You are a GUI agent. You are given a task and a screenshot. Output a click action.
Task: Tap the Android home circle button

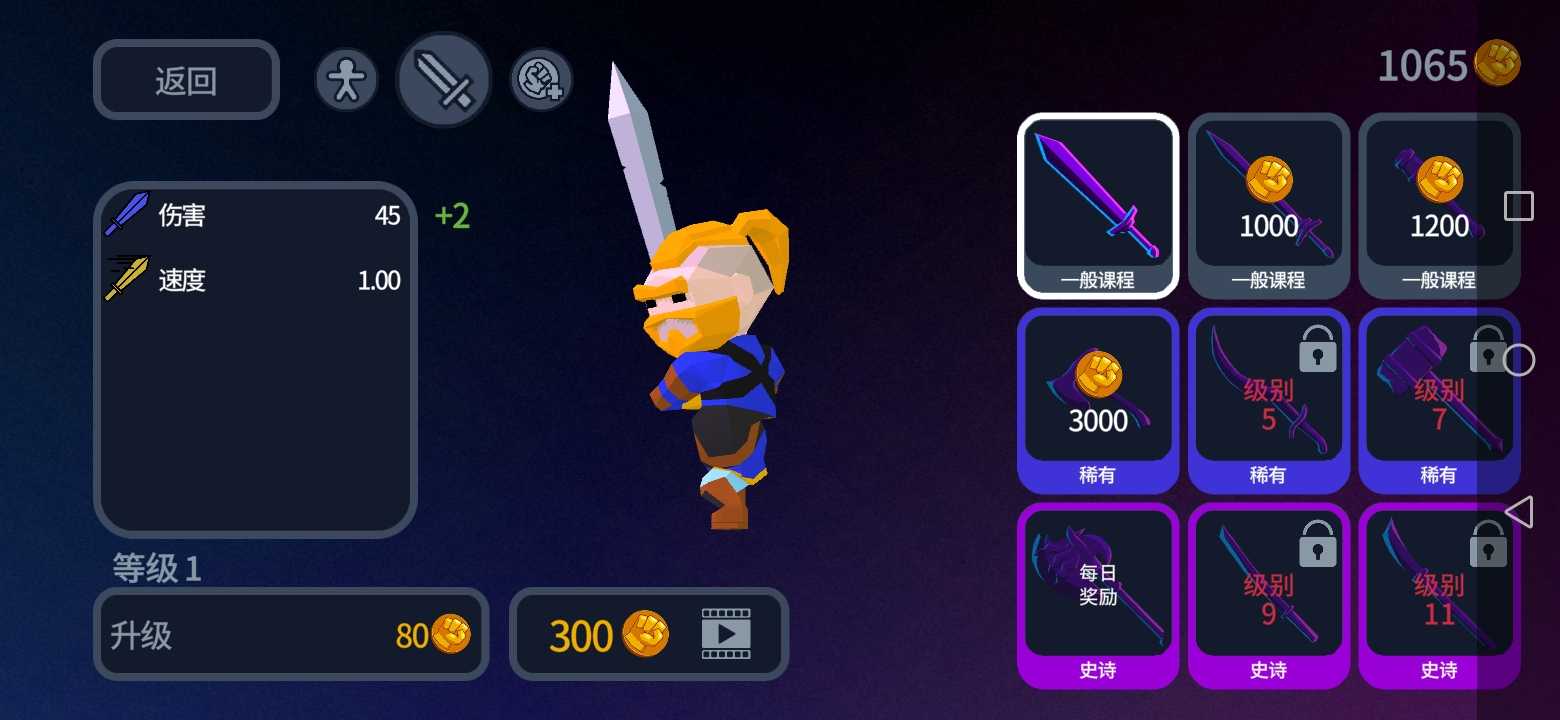[1519, 359]
